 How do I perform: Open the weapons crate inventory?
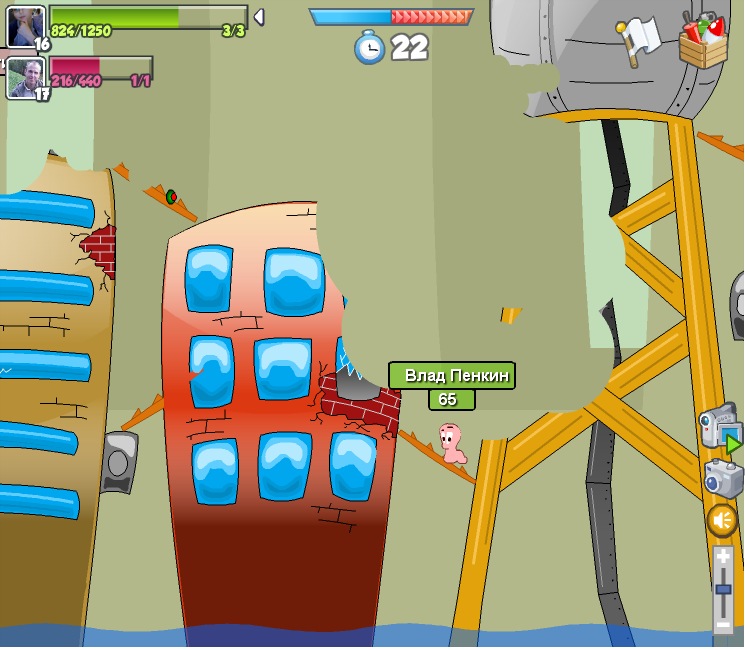click(x=703, y=41)
